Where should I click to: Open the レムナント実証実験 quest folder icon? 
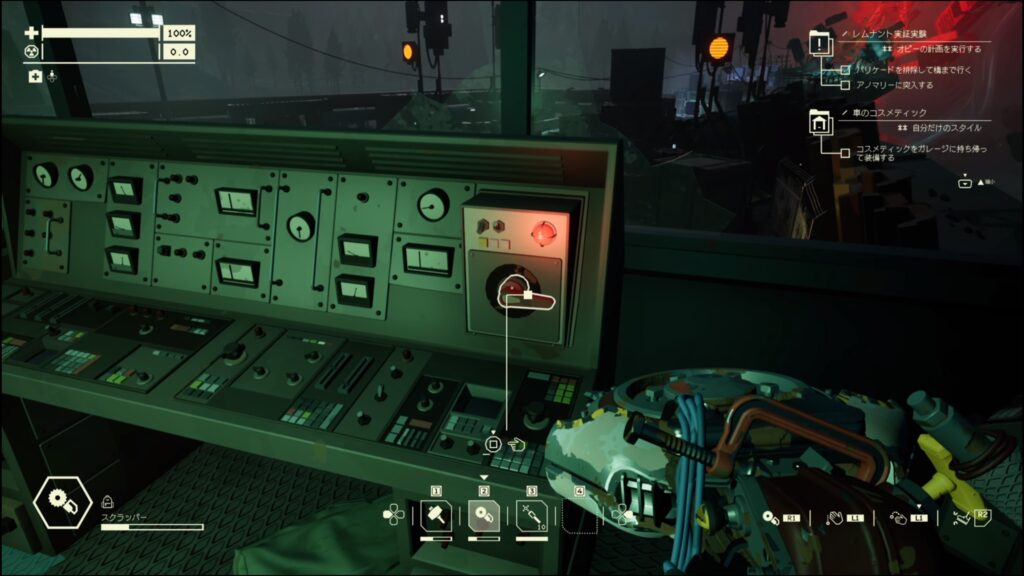click(x=820, y=43)
